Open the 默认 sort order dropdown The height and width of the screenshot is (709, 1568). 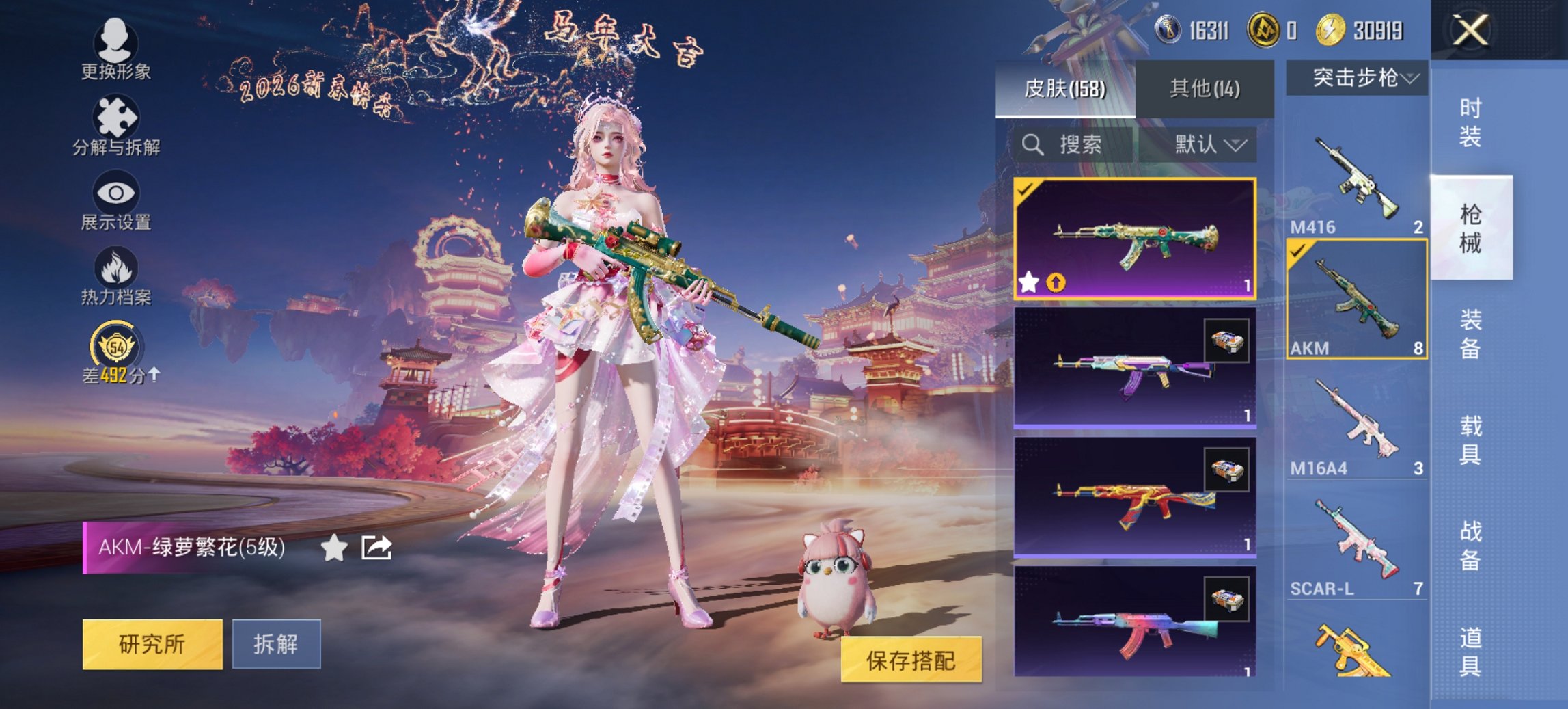pyautogui.click(x=1207, y=145)
